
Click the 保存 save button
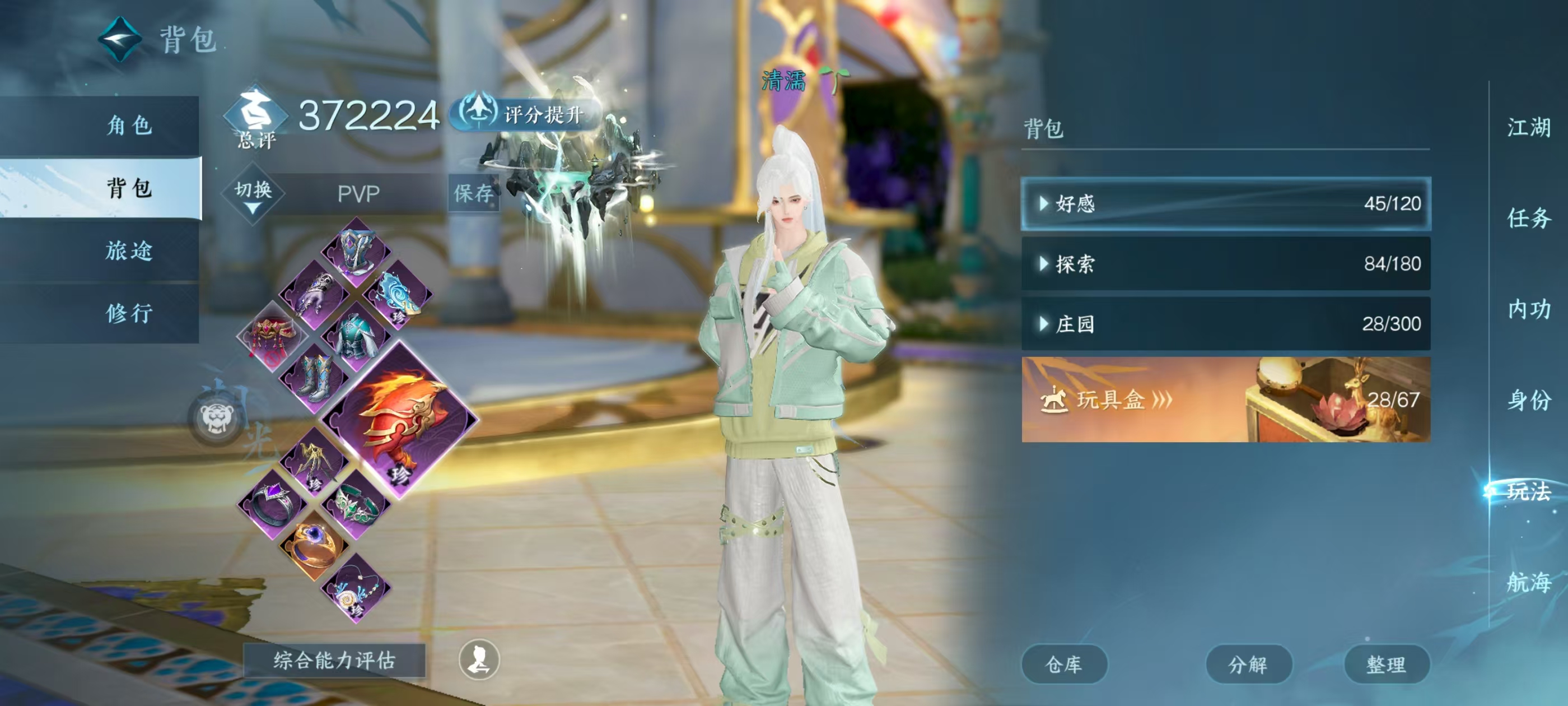point(474,193)
